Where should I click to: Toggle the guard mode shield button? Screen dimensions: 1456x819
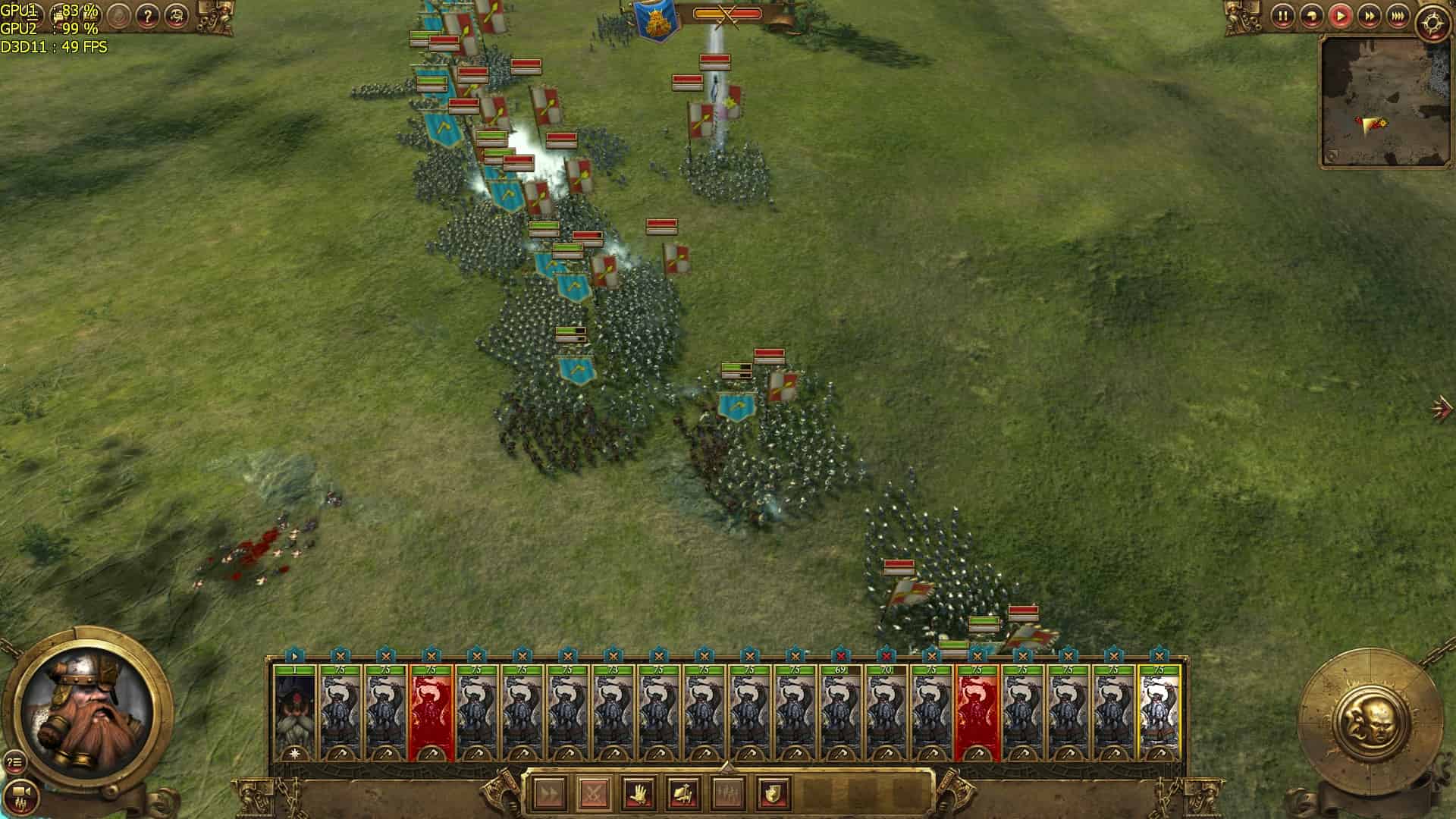[x=773, y=794]
